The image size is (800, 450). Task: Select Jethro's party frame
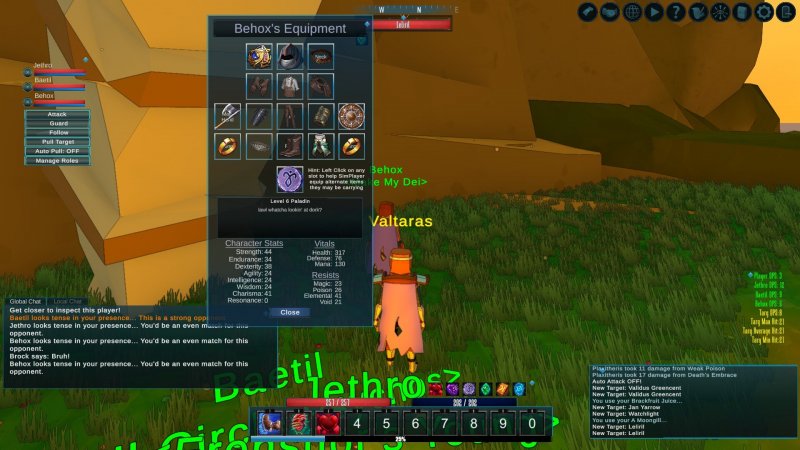click(55, 71)
